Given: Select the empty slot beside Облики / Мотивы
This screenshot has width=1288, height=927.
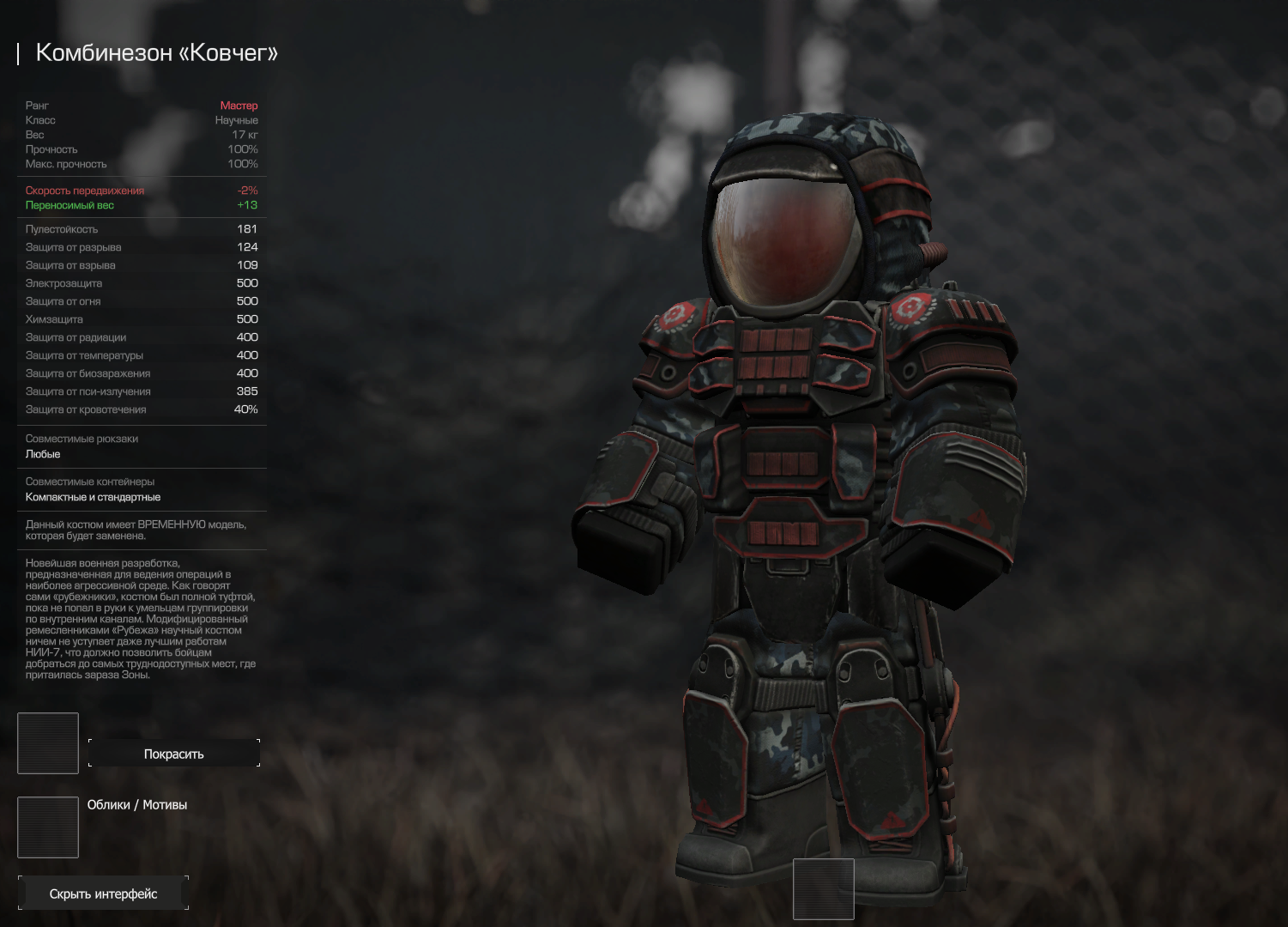Looking at the screenshot, I should [48, 827].
